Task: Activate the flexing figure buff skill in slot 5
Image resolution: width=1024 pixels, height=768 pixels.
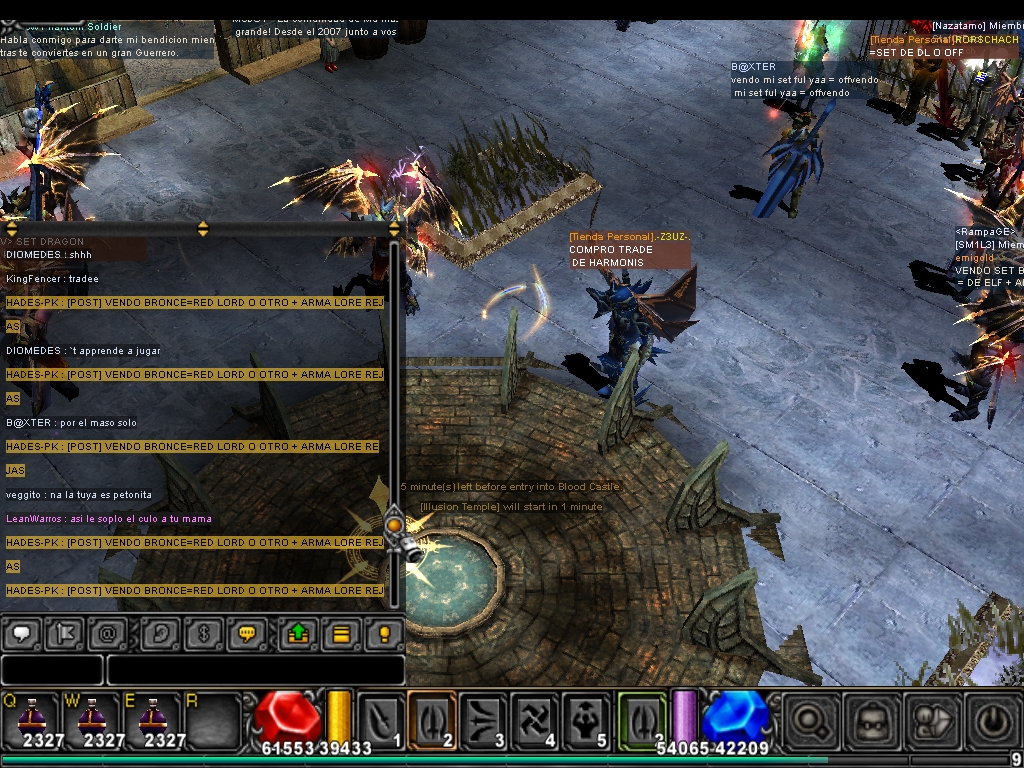Action: click(x=587, y=719)
